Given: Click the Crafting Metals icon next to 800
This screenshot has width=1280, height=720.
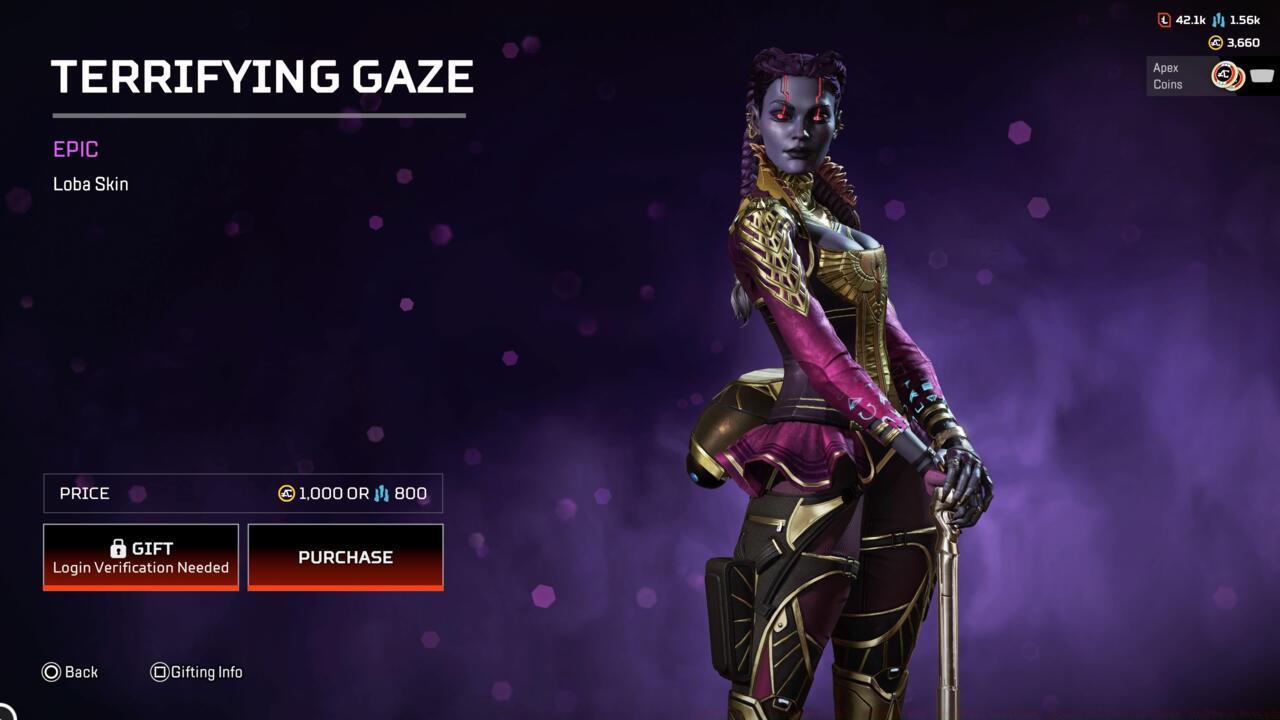Looking at the screenshot, I should (x=383, y=493).
